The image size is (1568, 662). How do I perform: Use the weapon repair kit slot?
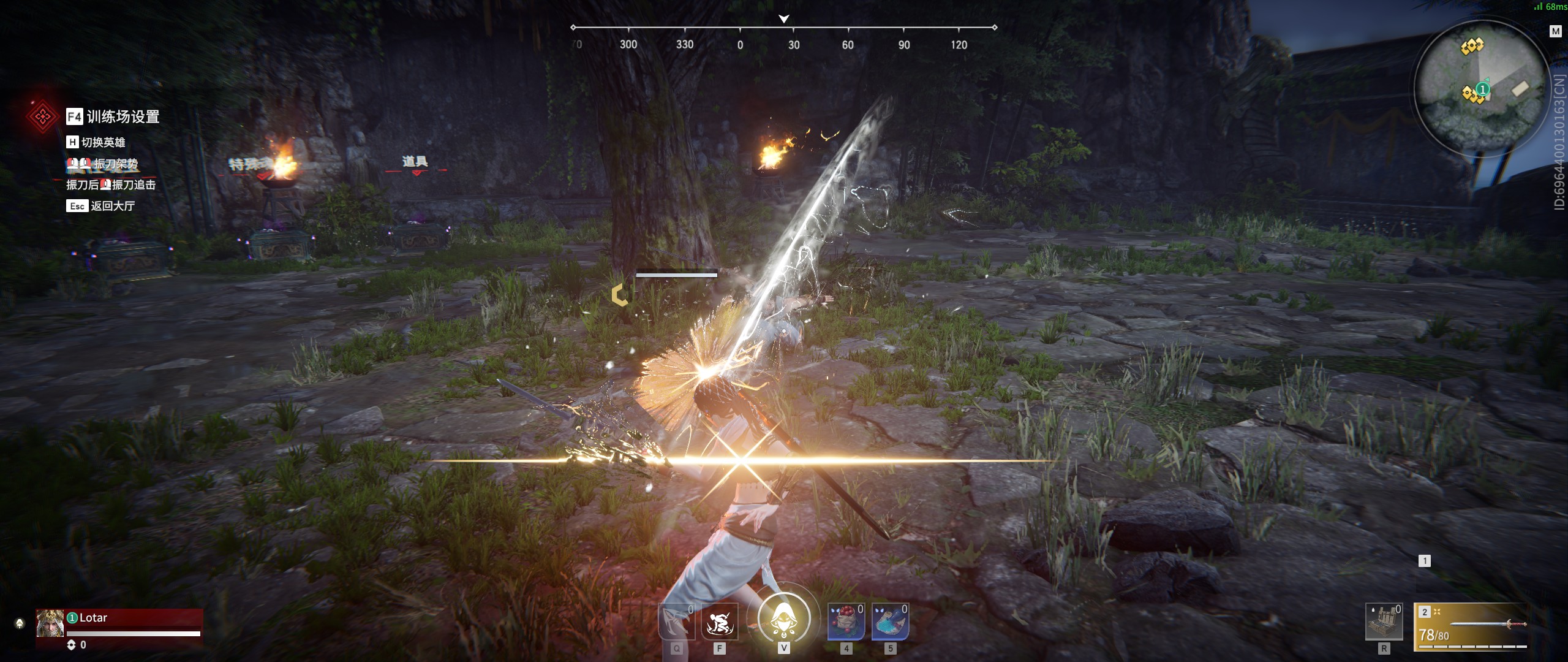click(x=1384, y=622)
